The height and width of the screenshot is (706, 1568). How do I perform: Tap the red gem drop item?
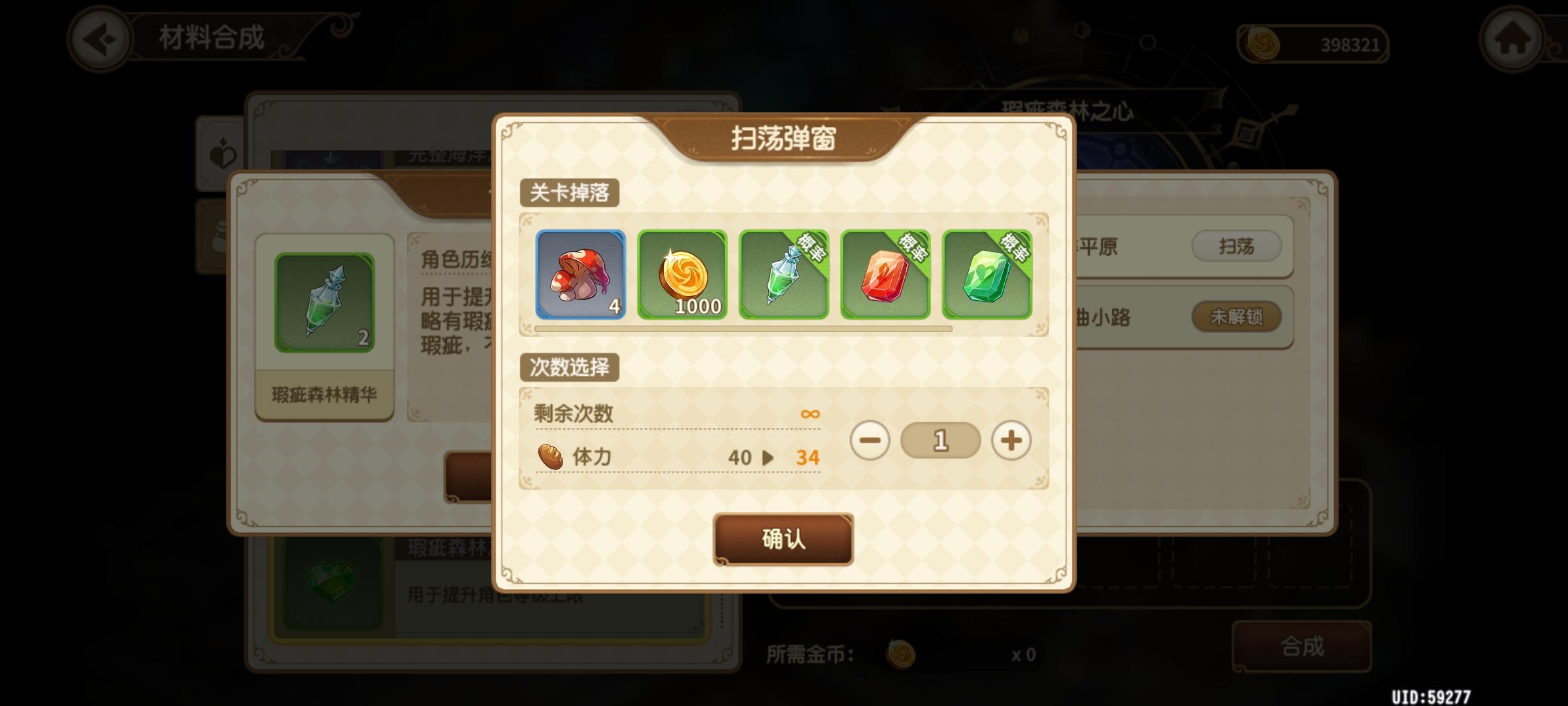[884, 275]
